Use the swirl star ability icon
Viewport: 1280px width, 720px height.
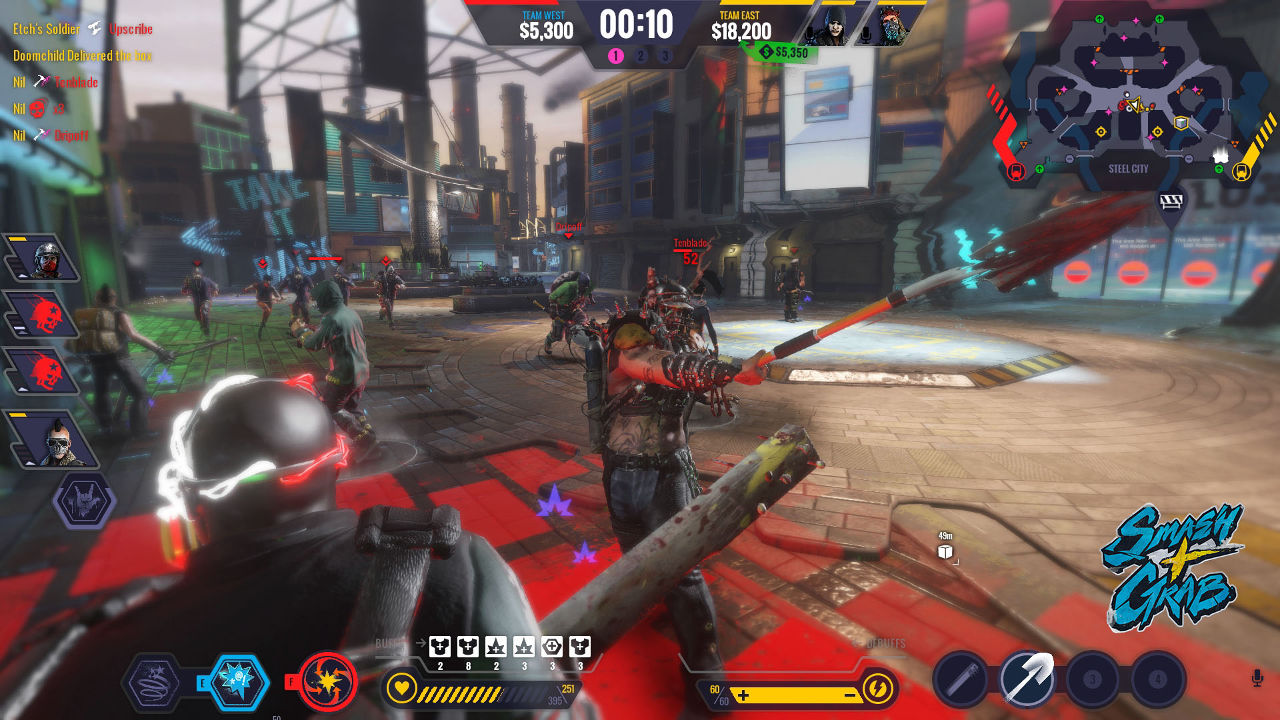[x=153, y=683]
